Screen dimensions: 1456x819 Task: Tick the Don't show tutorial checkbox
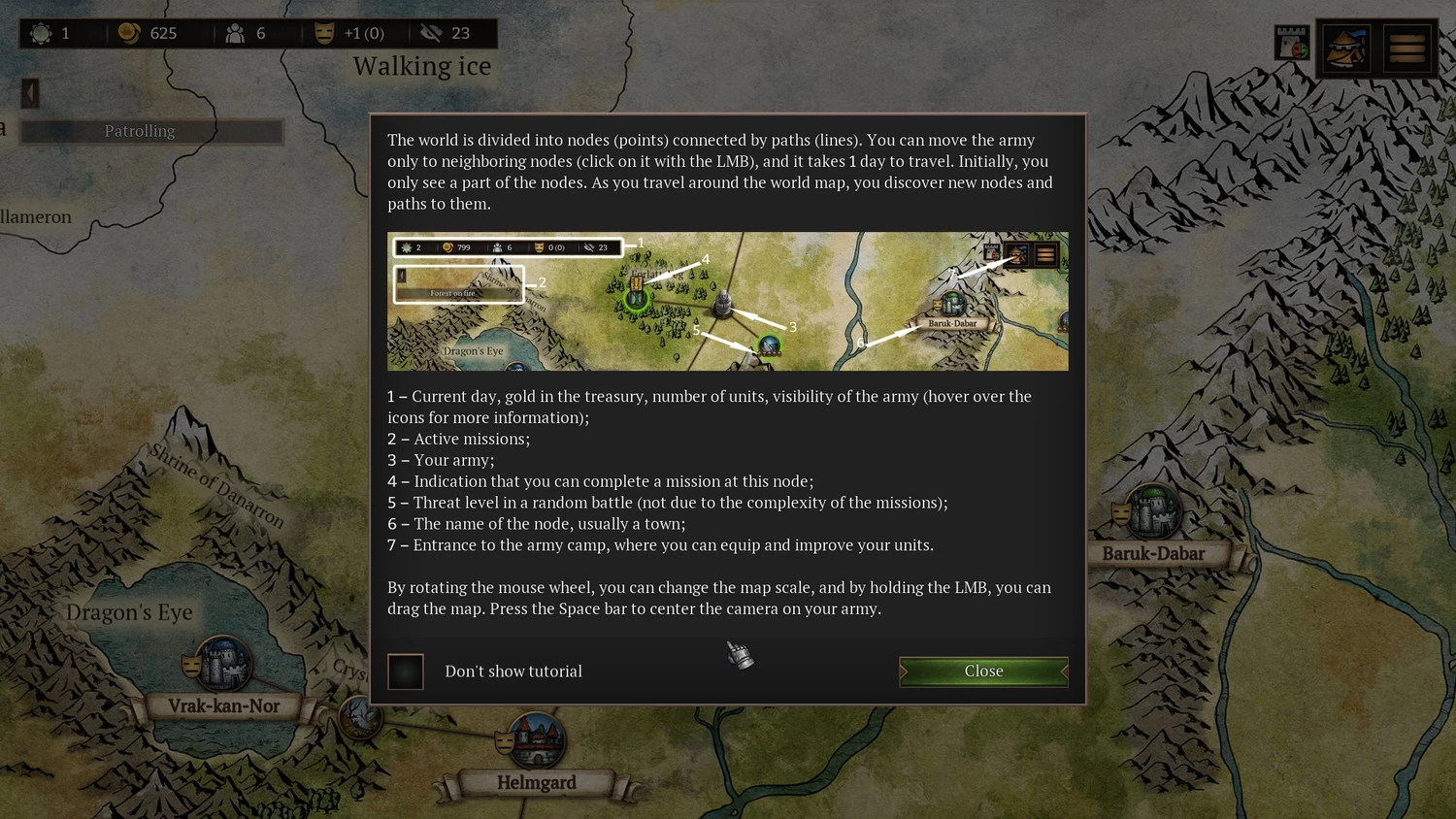(x=406, y=672)
